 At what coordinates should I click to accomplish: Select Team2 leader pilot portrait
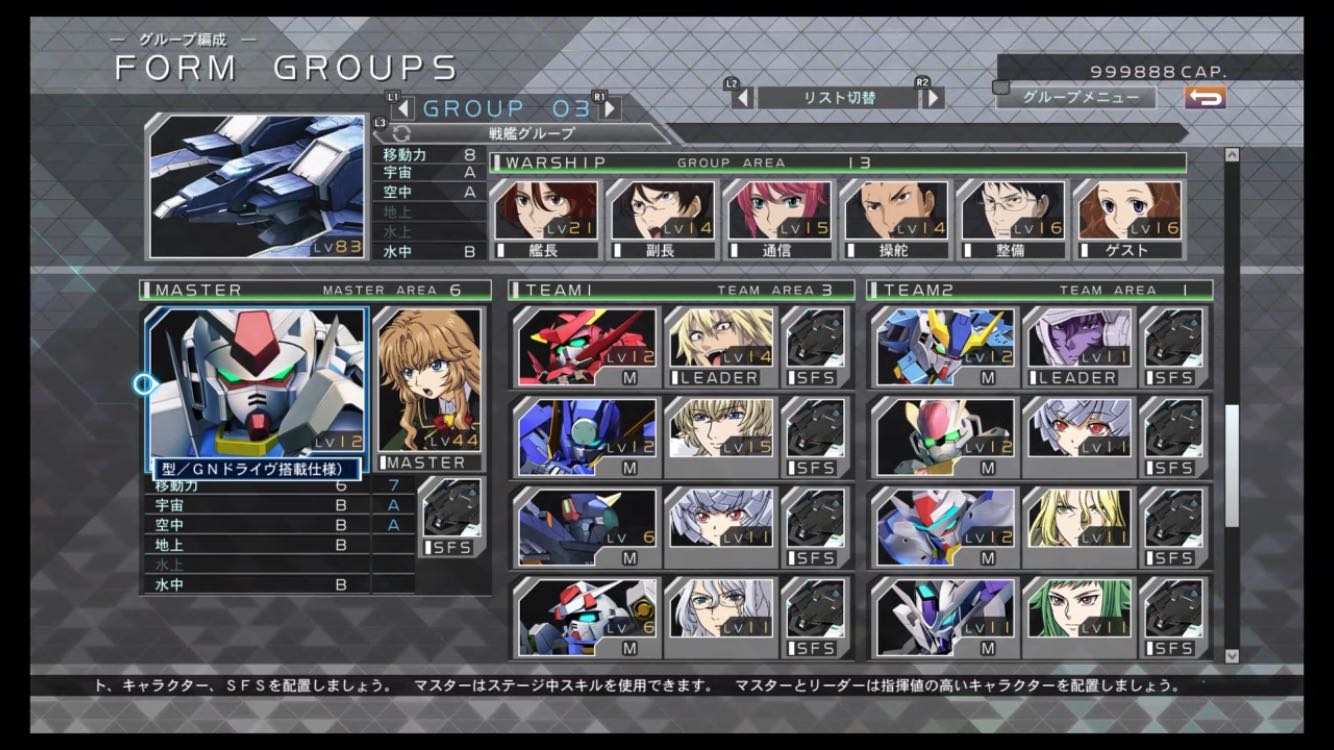(1078, 346)
